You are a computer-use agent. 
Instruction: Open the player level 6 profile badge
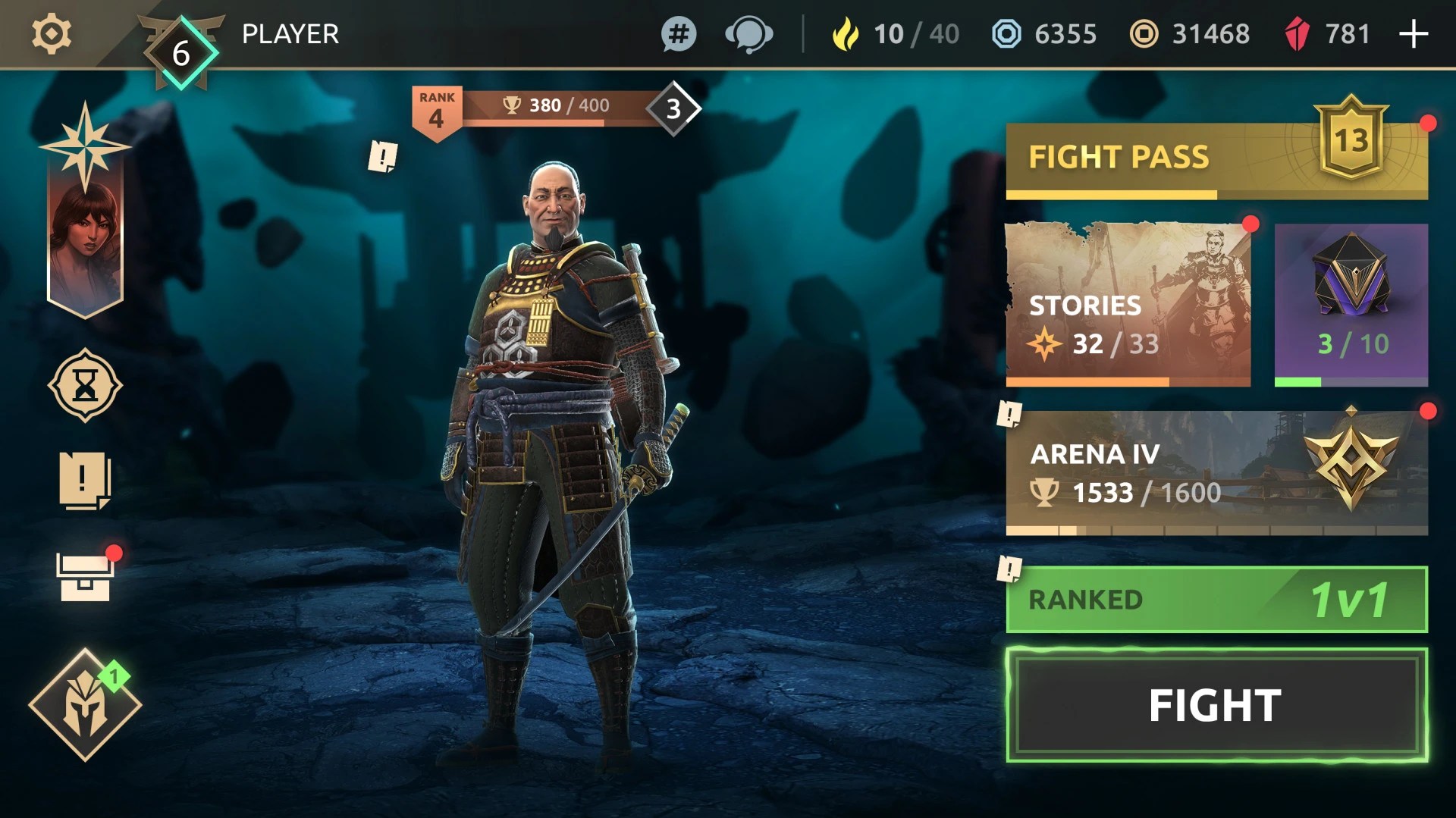tap(181, 53)
